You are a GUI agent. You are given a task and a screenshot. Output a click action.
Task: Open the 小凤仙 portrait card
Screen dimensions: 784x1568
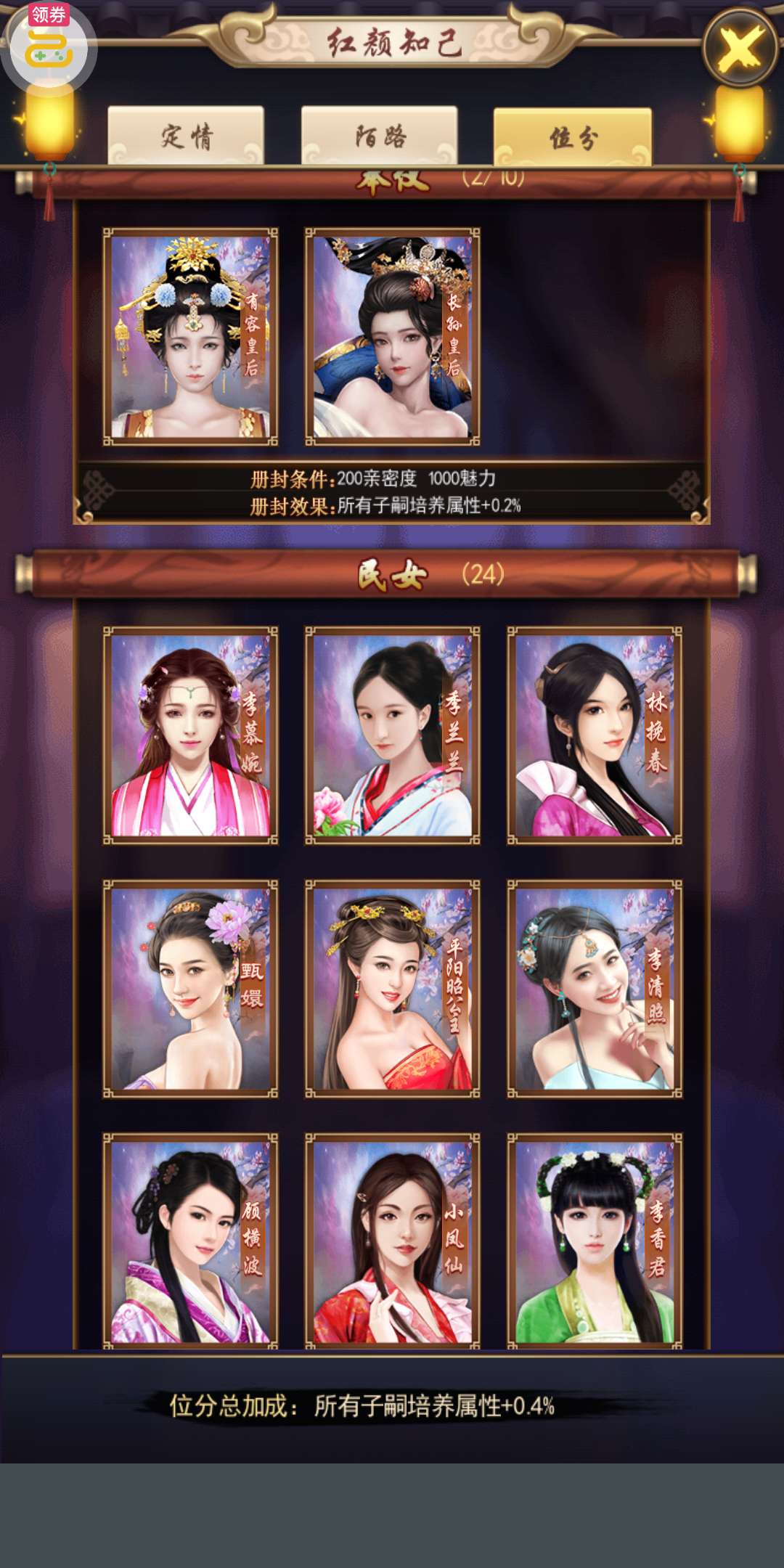click(392, 1240)
